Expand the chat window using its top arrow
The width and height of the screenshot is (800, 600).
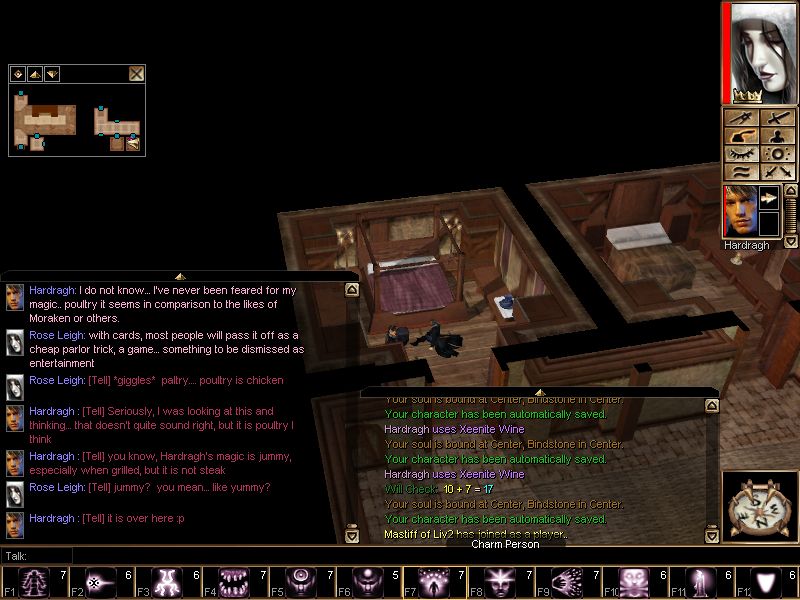pyautogui.click(x=179, y=276)
